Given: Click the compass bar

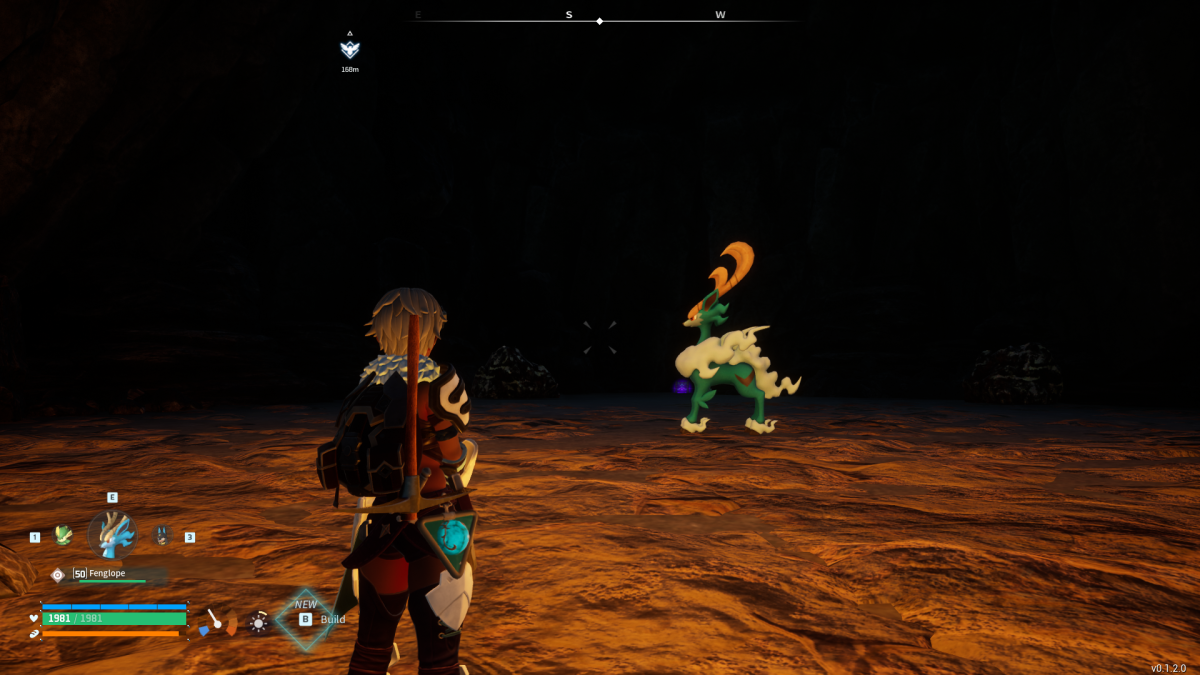Looking at the screenshot, I should pyautogui.click(x=600, y=18).
